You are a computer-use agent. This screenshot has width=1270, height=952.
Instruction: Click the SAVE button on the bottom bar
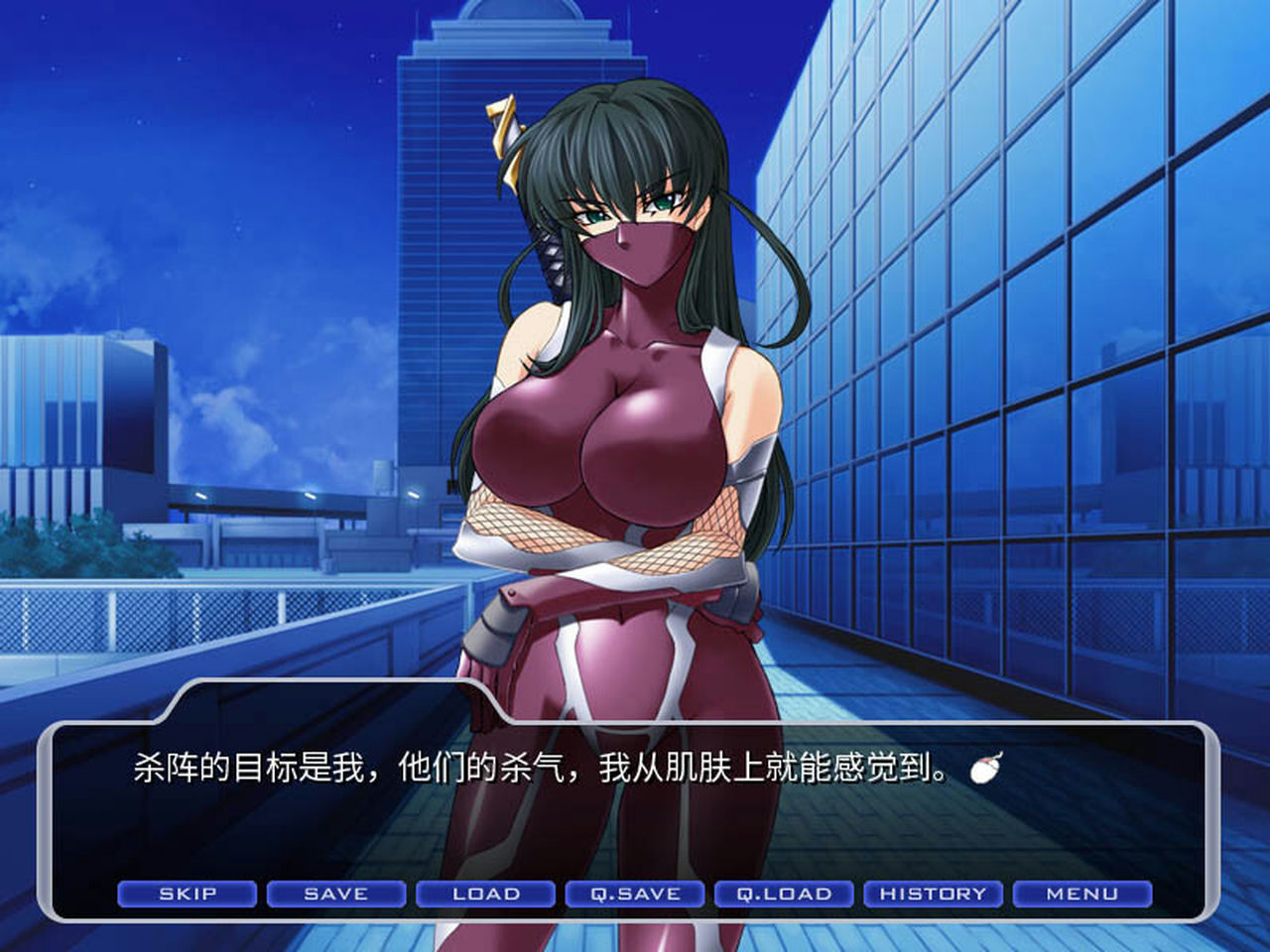pos(334,893)
